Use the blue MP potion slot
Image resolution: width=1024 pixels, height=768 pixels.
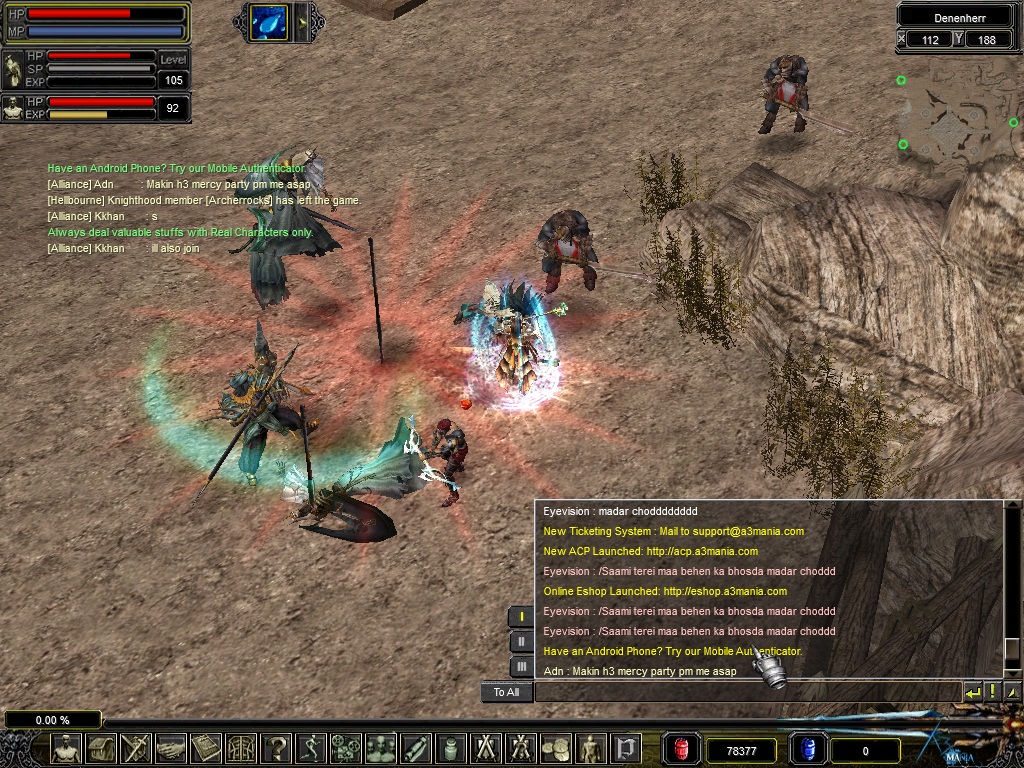[x=808, y=749]
